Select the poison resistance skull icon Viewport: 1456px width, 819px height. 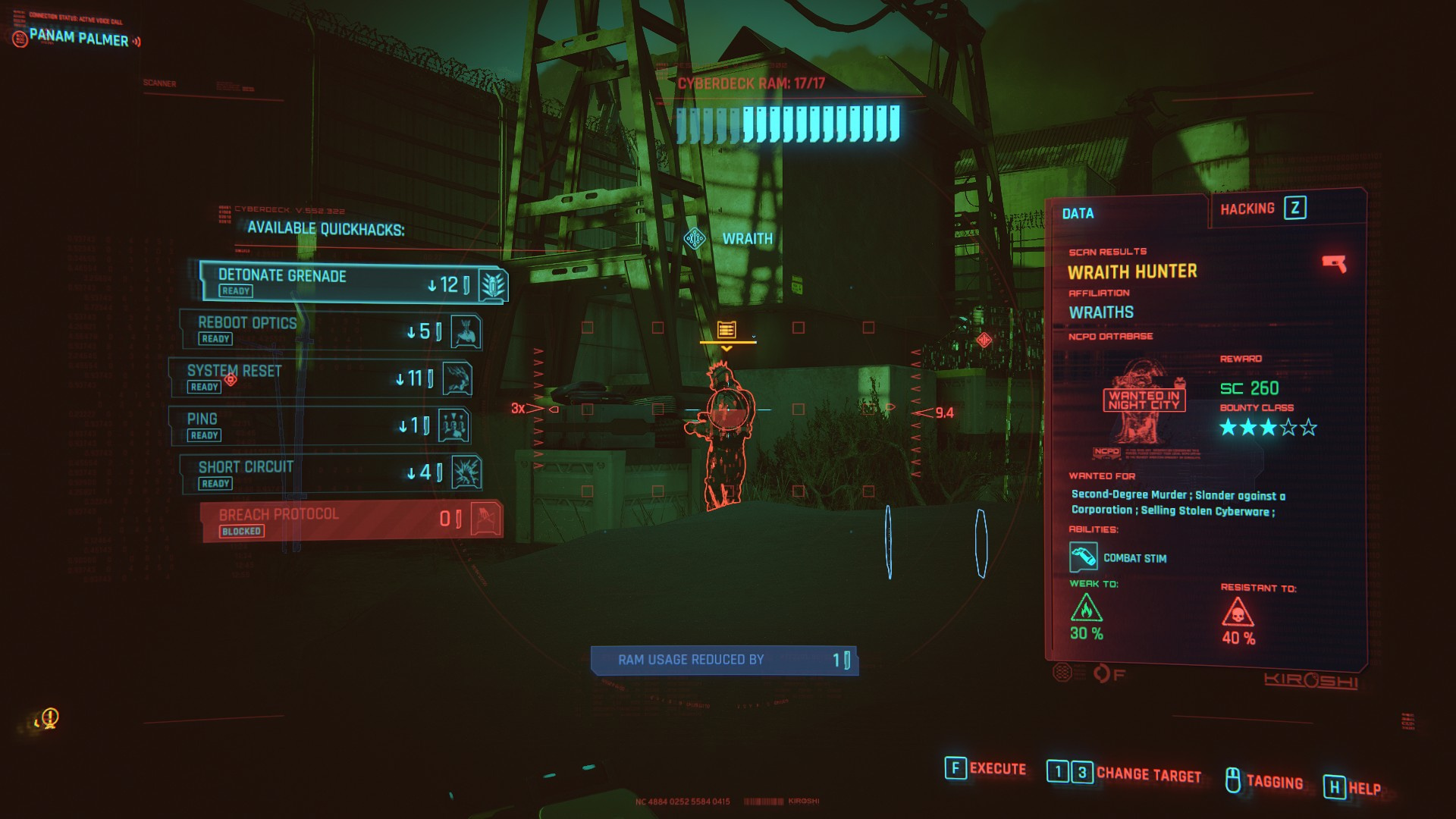click(1238, 612)
